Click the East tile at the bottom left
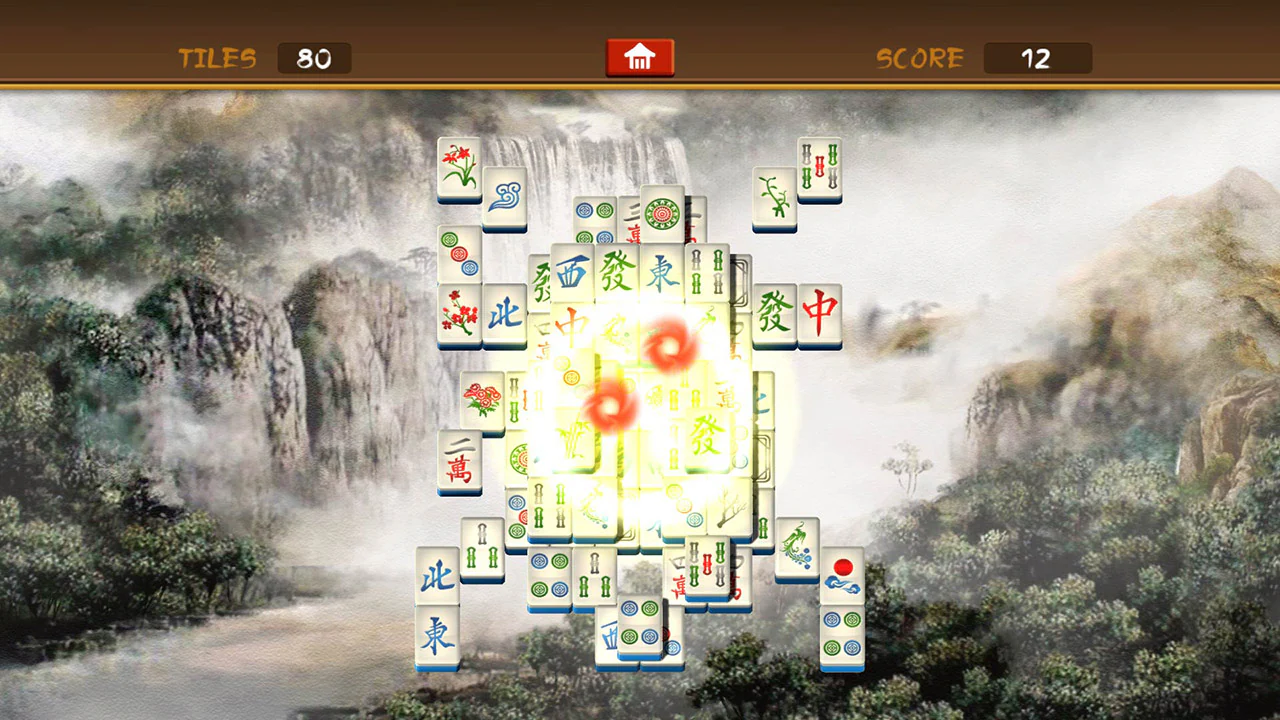 (436, 635)
